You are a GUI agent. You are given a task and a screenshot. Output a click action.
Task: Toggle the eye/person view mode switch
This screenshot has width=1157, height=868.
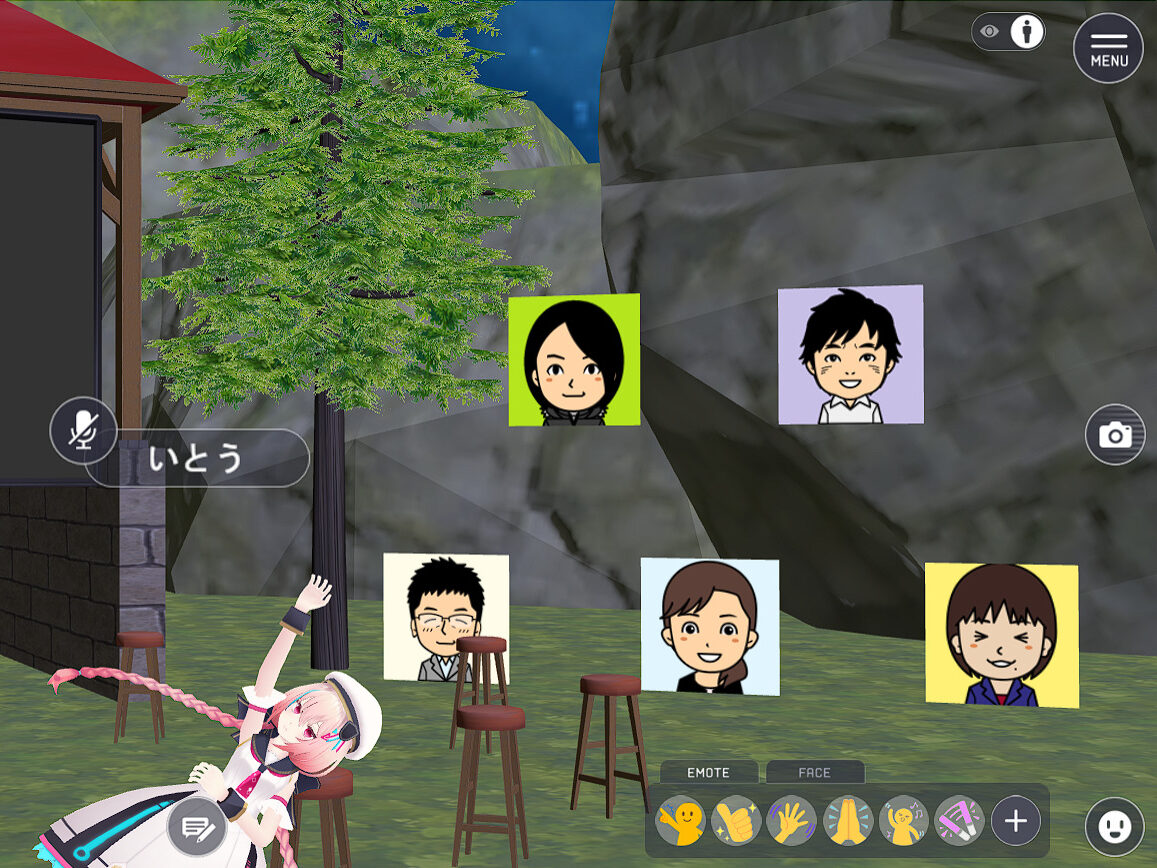coord(1008,32)
